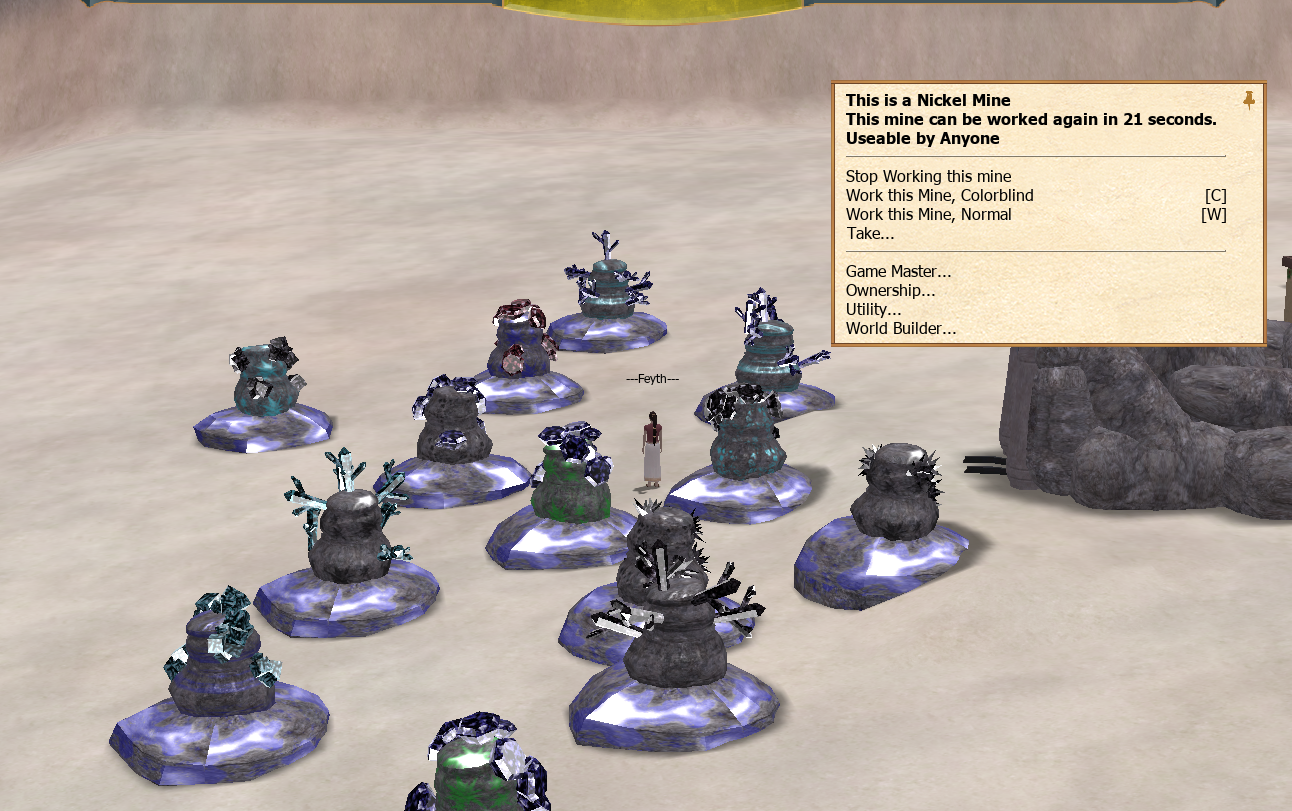Pin the Nickel Mine popup menu
1292x811 pixels.
pos(1249,100)
